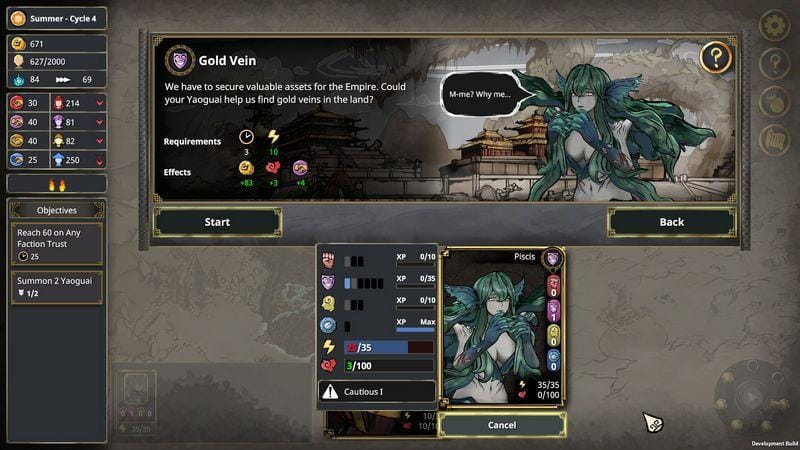The height and width of the screenshot is (450, 800).
Task: Show the Cautious I trait warning
Action: point(376,392)
